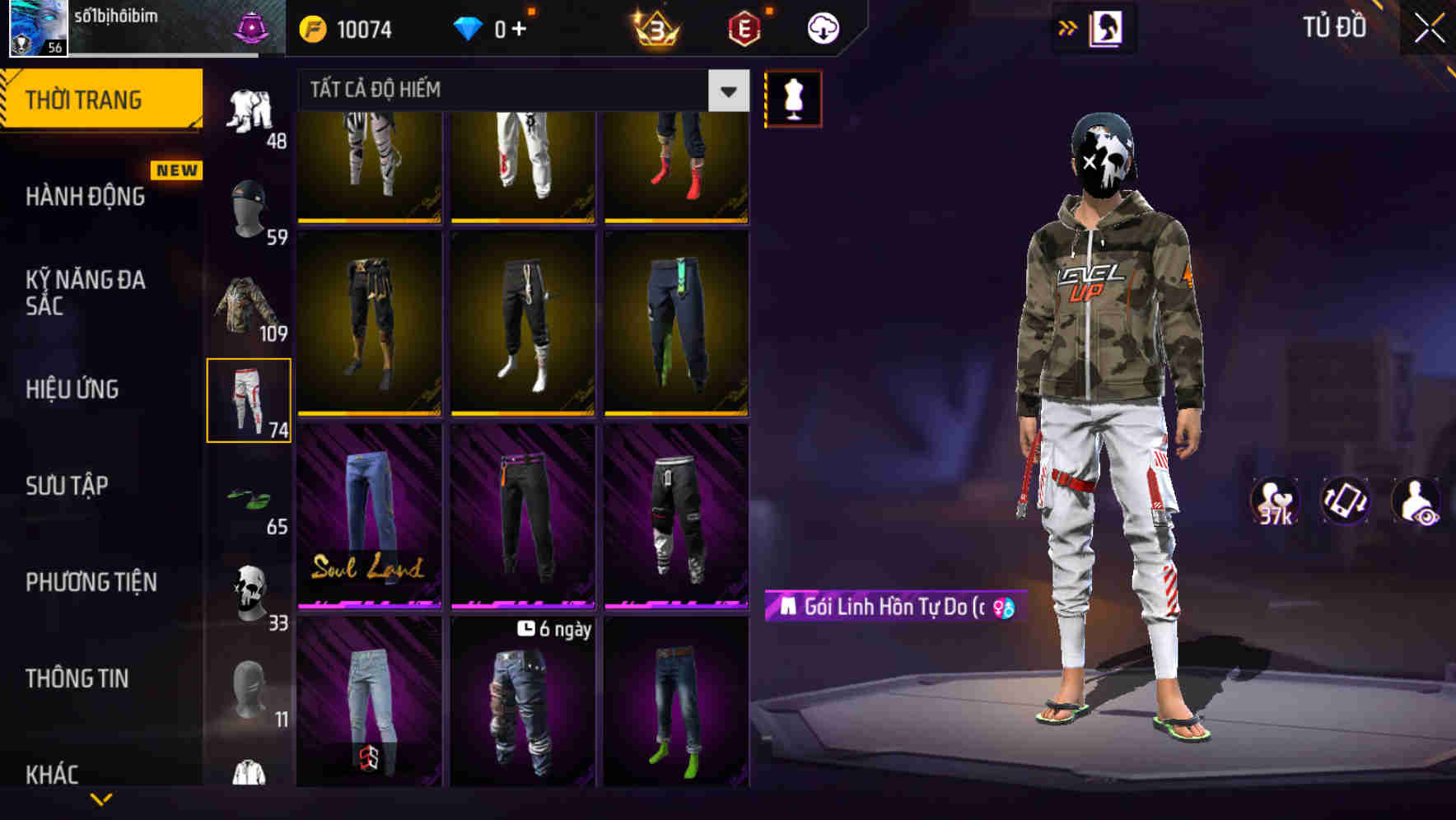
Task: Toggle the 37k likes heart icon
Action: (x=1274, y=502)
